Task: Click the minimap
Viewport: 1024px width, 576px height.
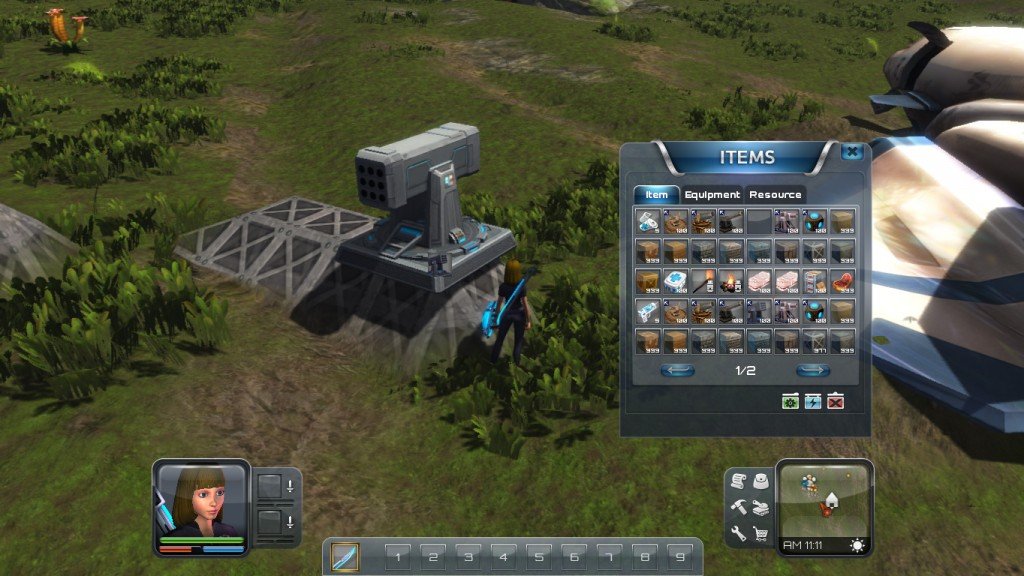Action: (x=824, y=498)
